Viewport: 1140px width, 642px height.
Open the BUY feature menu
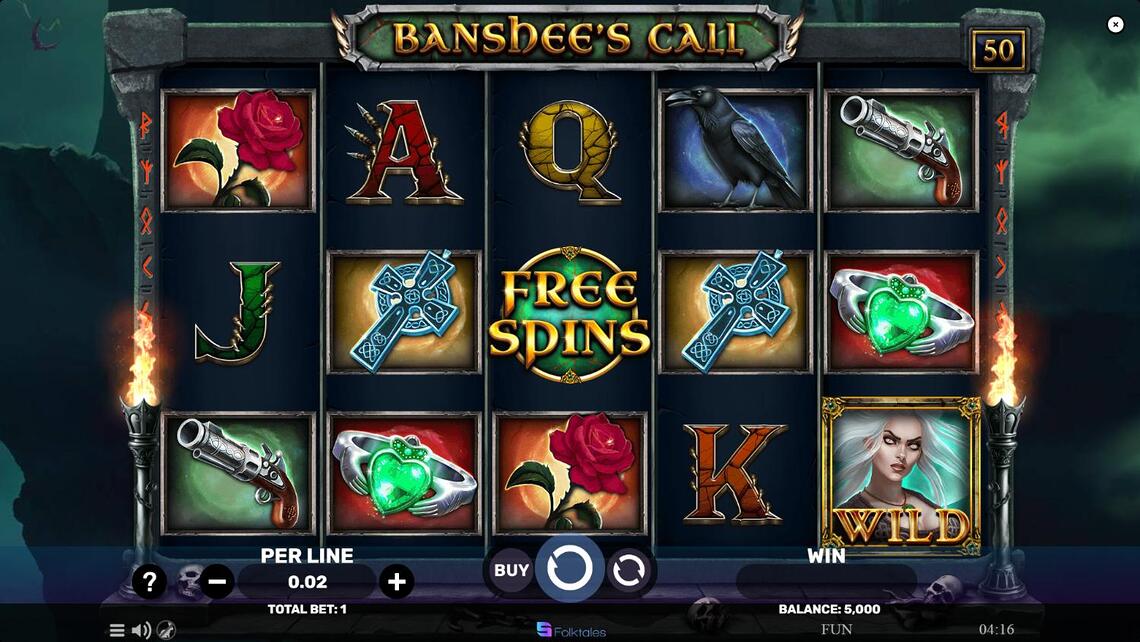click(x=511, y=571)
